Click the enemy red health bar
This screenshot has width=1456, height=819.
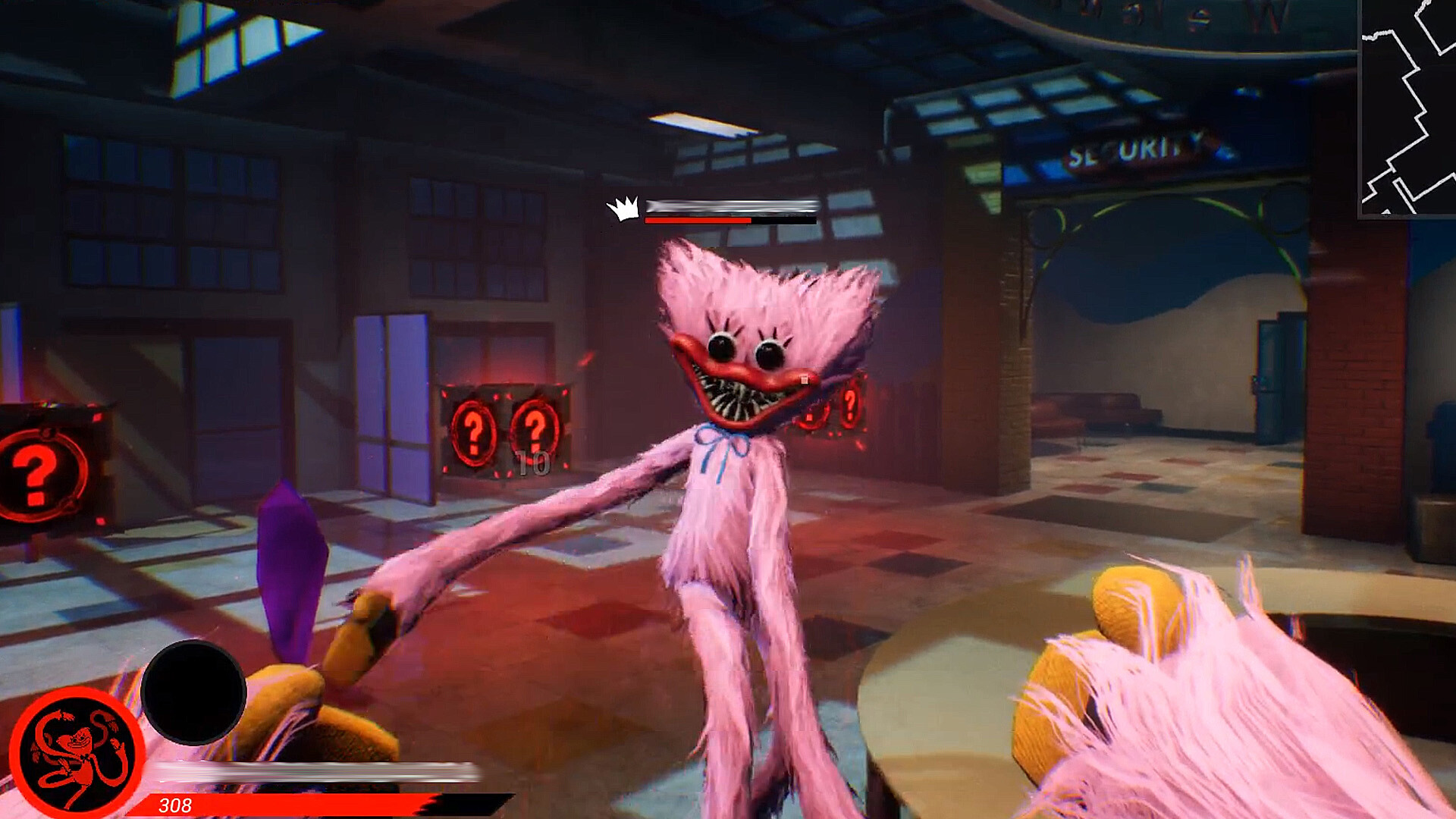(698, 221)
